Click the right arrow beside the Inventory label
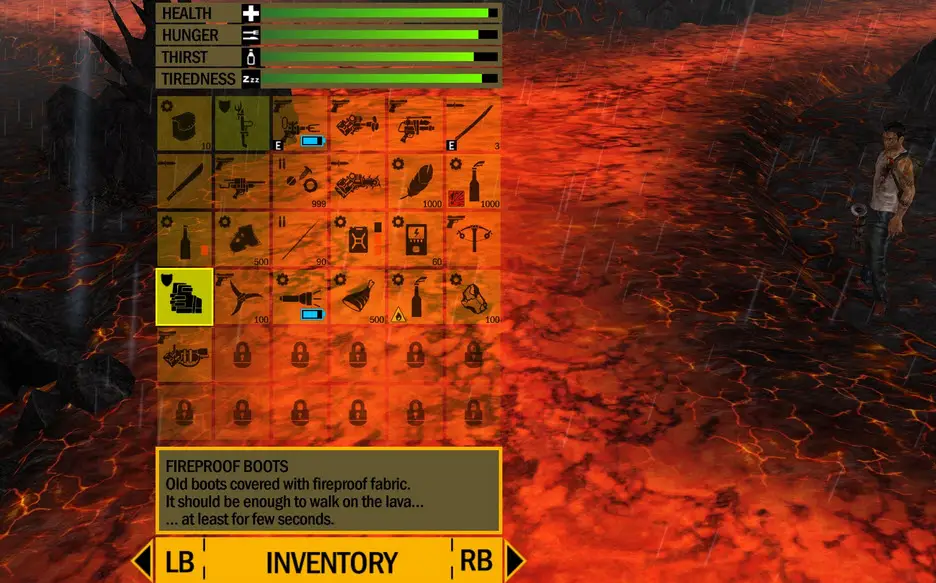Screen dimensions: 936x583 click(x=515, y=561)
